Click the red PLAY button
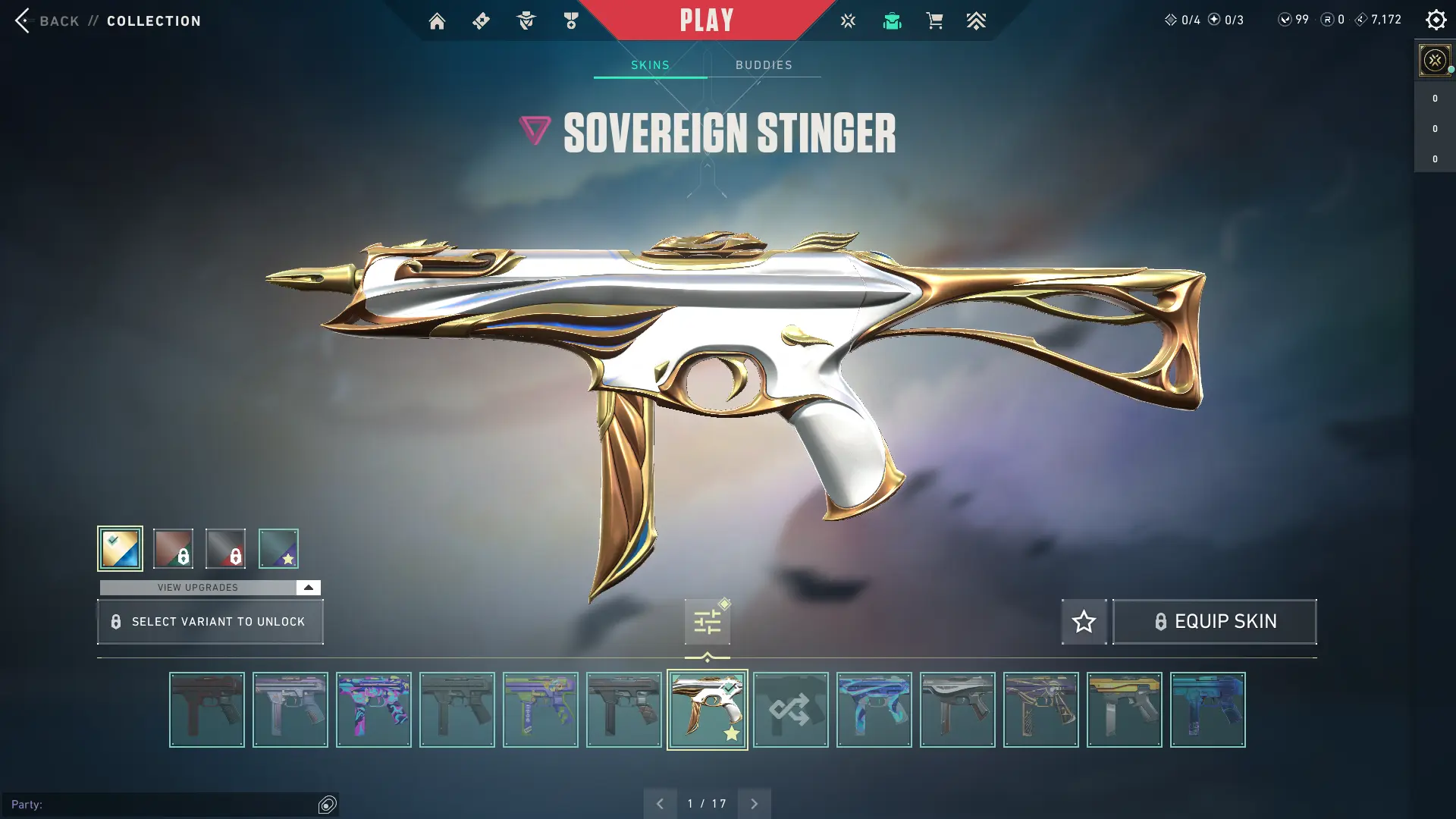Image resolution: width=1456 pixels, height=819 pixels. tap(706, 20)
